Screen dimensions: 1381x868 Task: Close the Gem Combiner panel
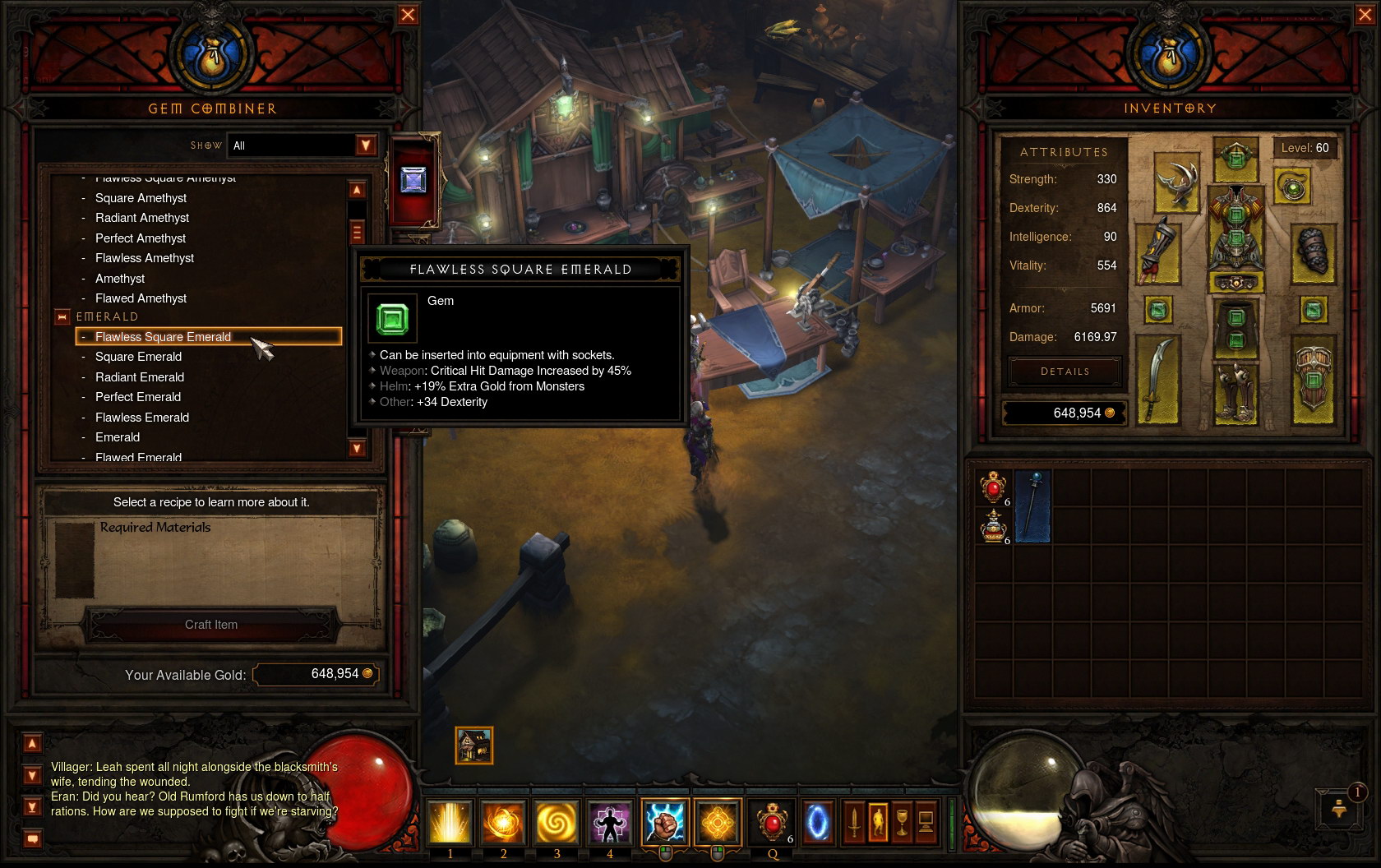click(x=408, y=15)
